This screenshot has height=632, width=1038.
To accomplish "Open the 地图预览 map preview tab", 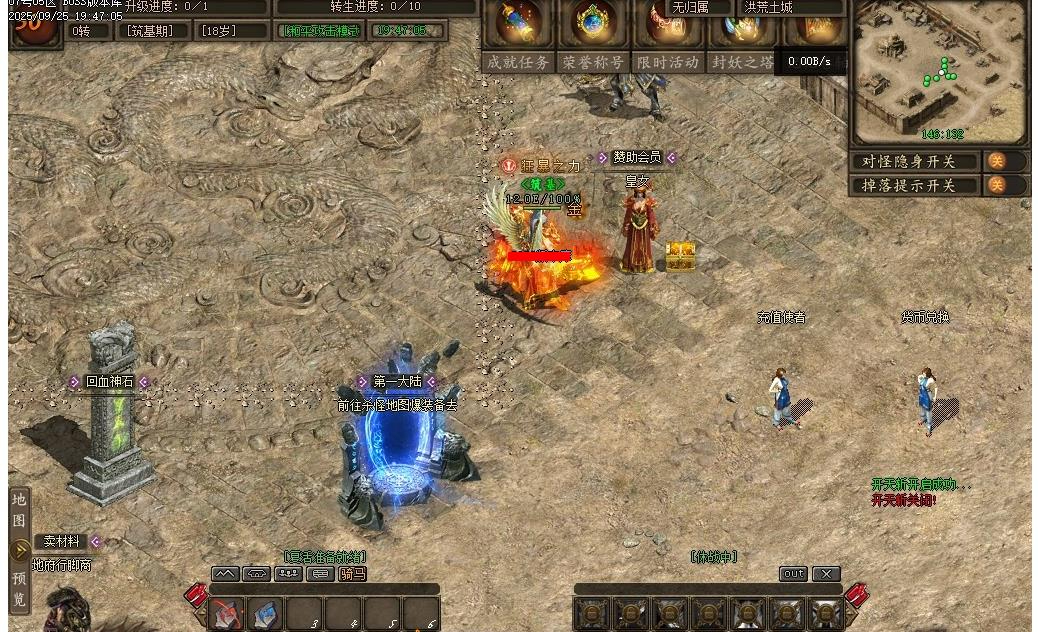I will 20,550.
